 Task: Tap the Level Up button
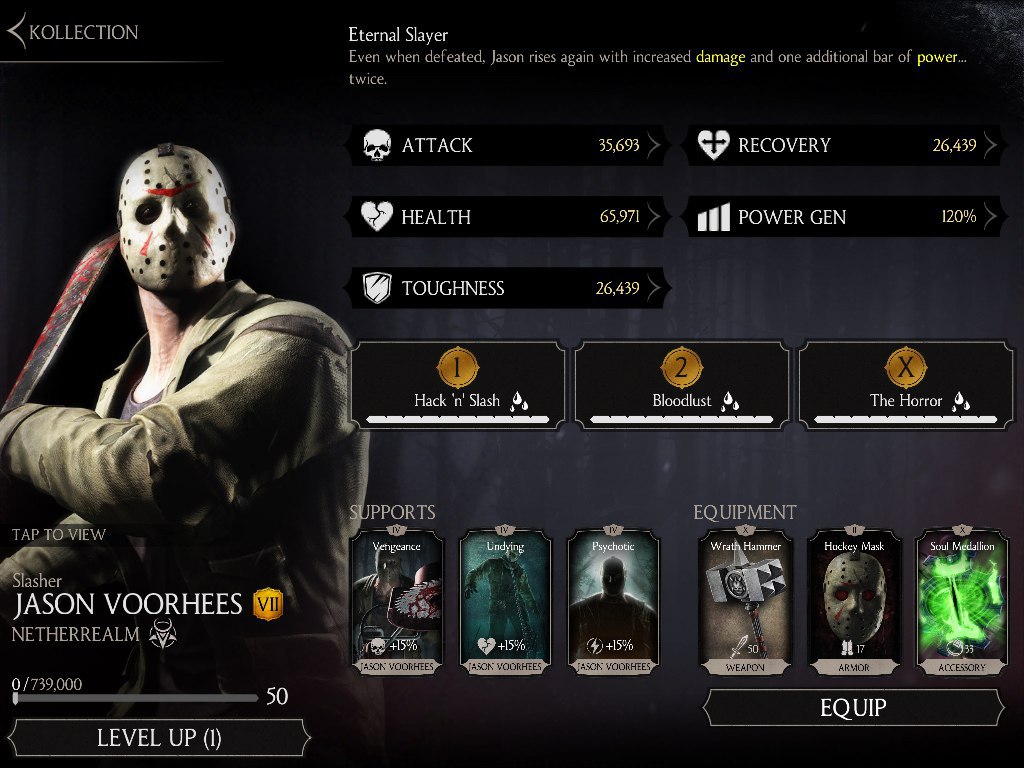click(158, 739)
